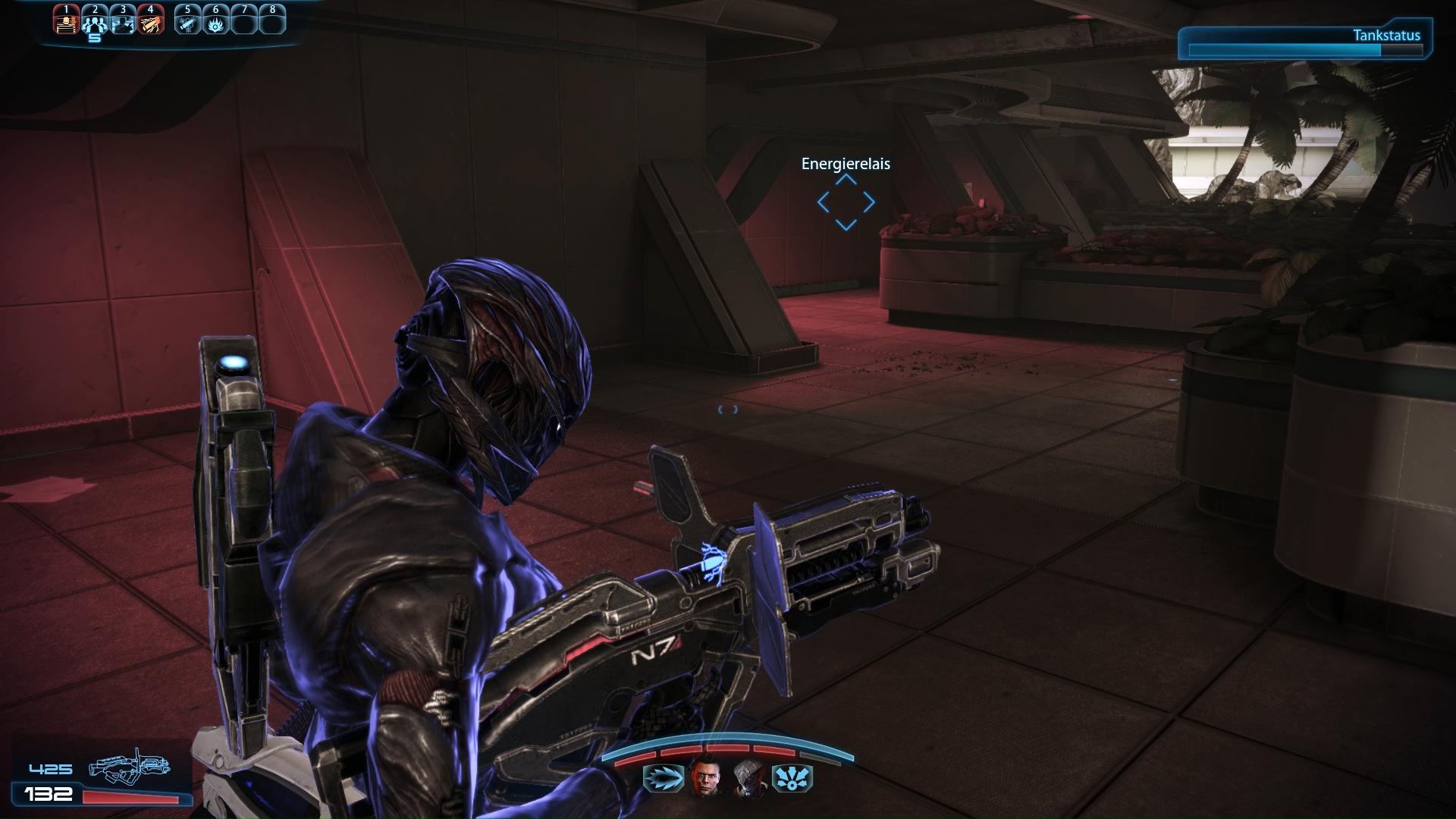Screen dimensions: 1456x819
Task: Use the squad-boost power in slot 2
Action: pos(95,21)
